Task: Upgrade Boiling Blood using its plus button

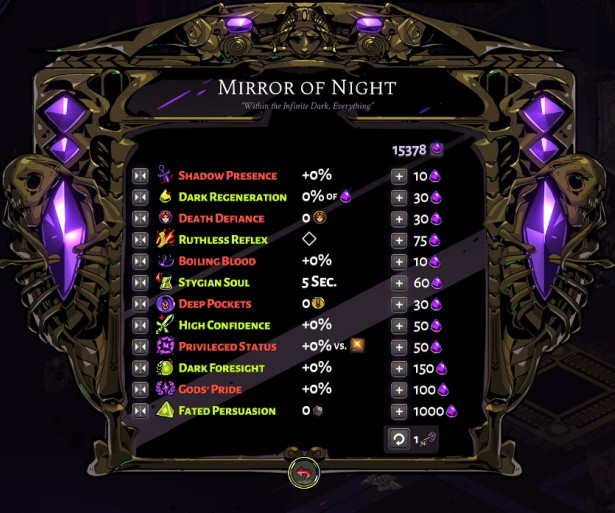Action: [399, 261]
